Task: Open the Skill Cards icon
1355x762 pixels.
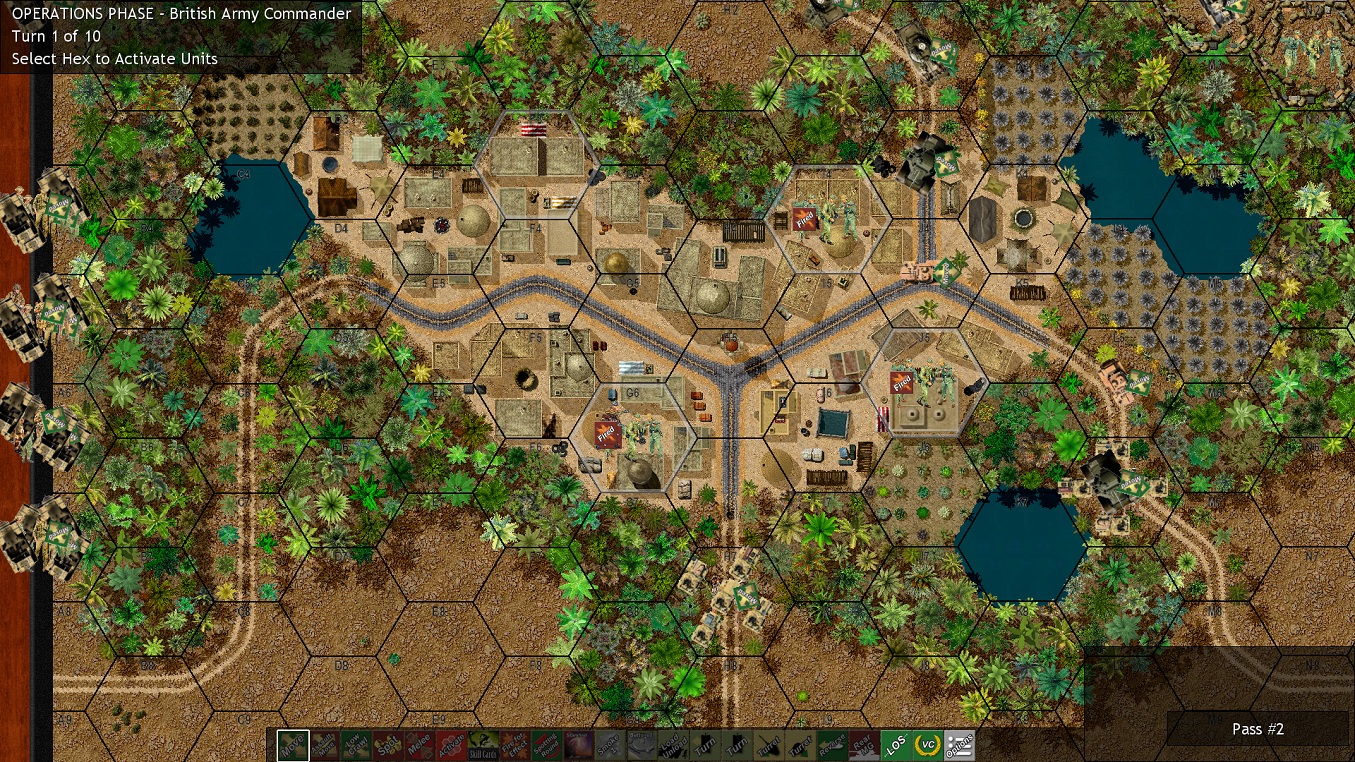Action: tap(483, 746)
